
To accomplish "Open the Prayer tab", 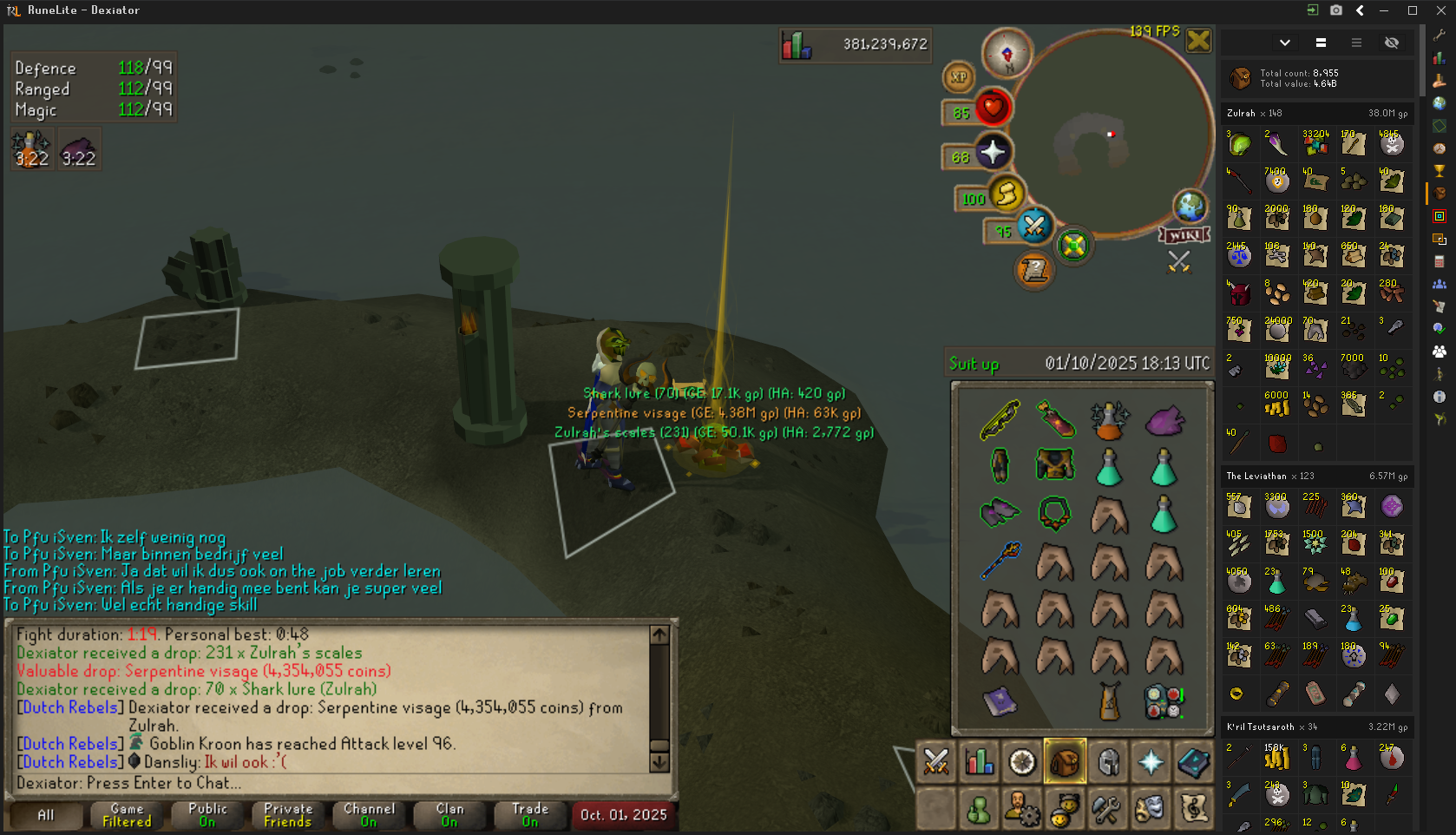I will pos(1151,762).
